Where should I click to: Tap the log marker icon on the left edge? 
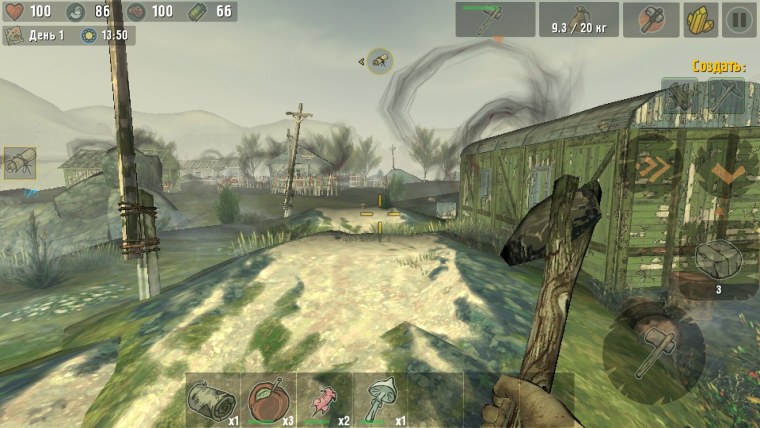pyautogui.click(x=19, y=162)
